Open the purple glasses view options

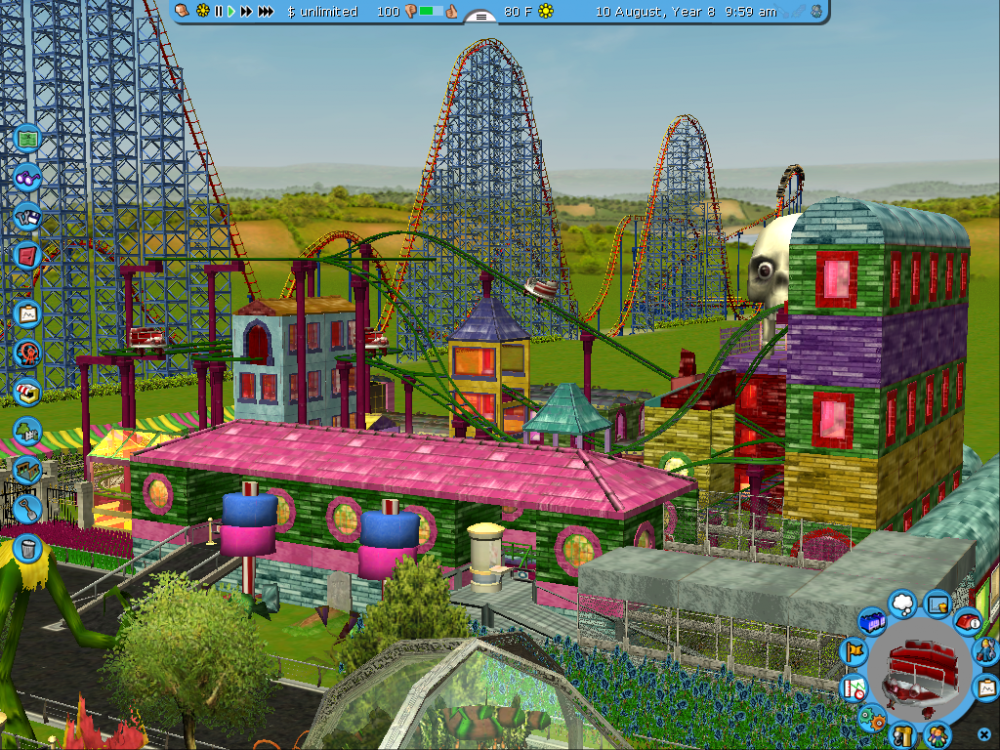(27, 177)
